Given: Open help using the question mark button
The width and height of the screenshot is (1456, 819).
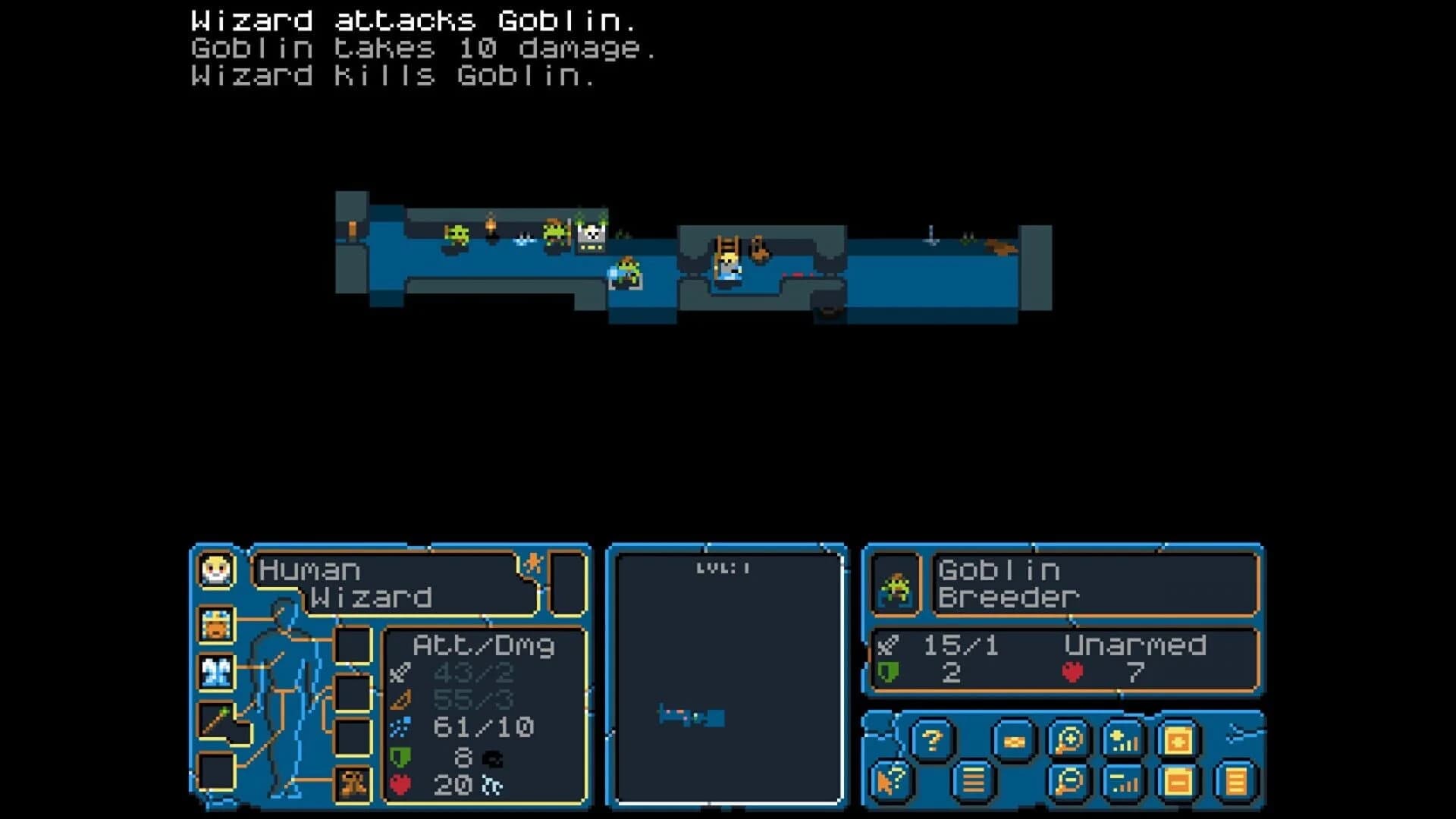Looking at the screenshot, I should (933, 739).
